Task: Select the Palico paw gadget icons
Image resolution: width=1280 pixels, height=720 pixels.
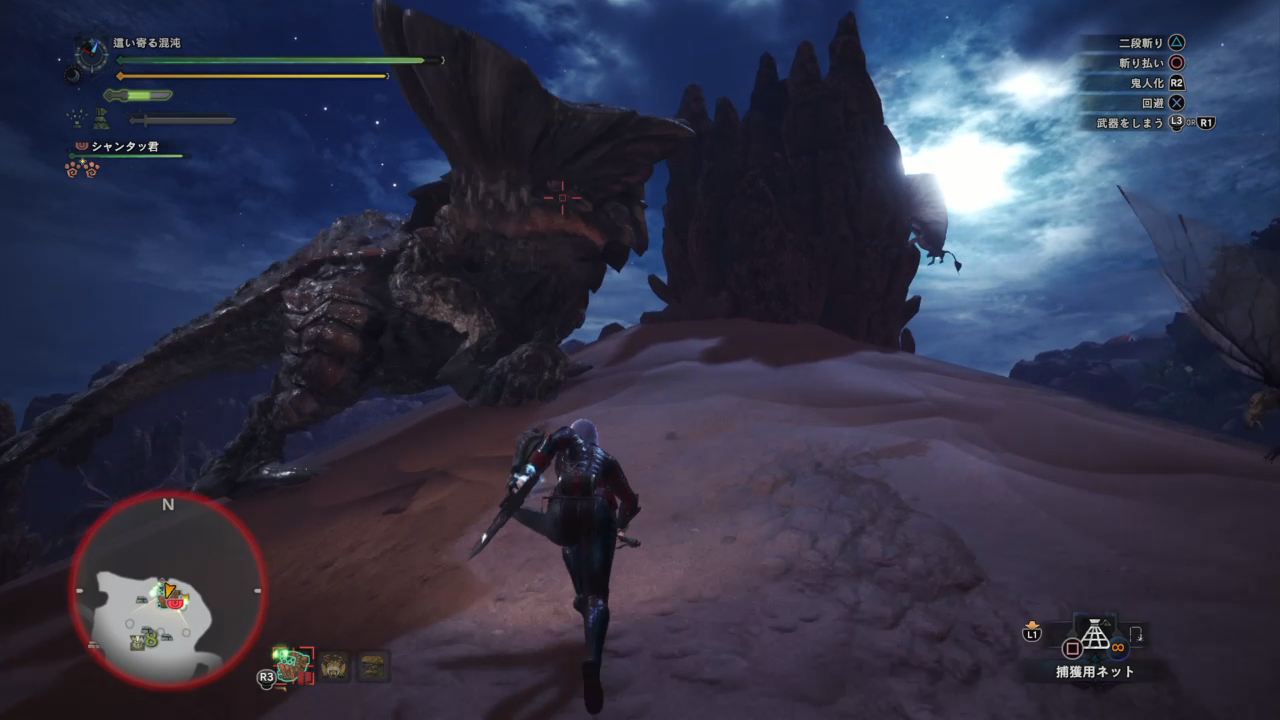Action: pos(82,169)
